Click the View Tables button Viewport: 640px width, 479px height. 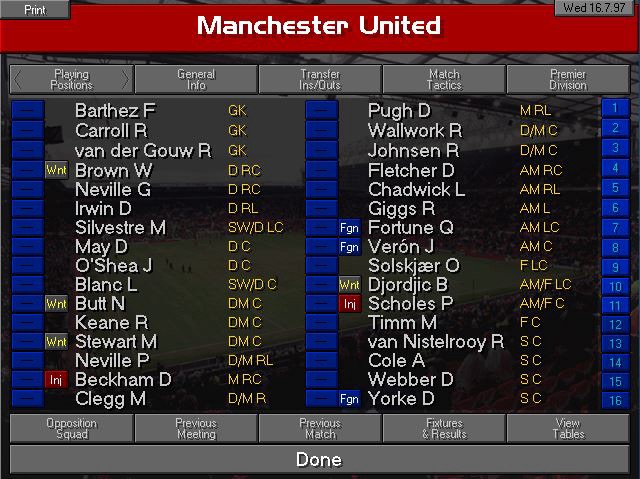pyautogui.click(x=568, y=429)
